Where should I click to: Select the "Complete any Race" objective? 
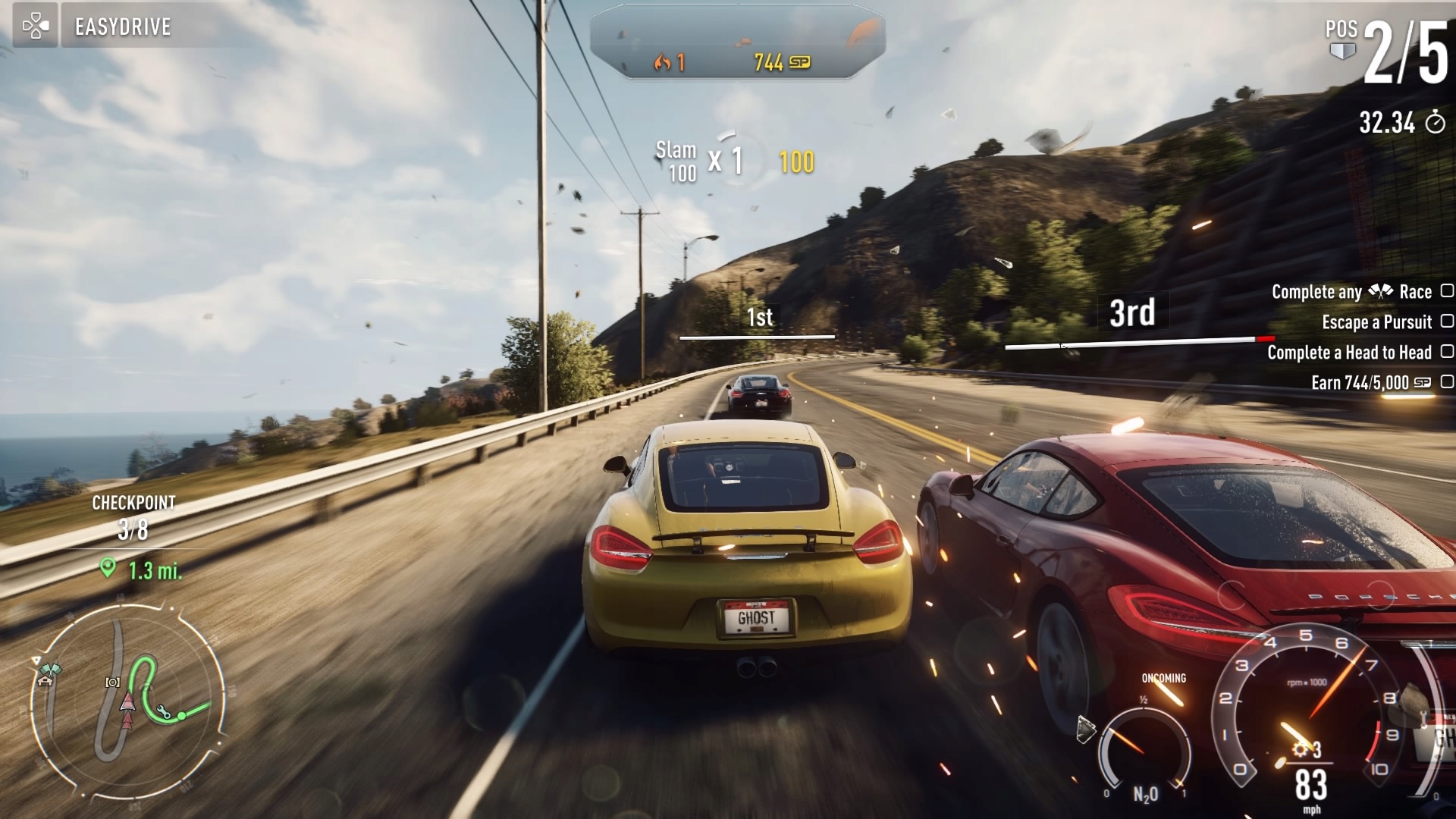click(1351, 292)
